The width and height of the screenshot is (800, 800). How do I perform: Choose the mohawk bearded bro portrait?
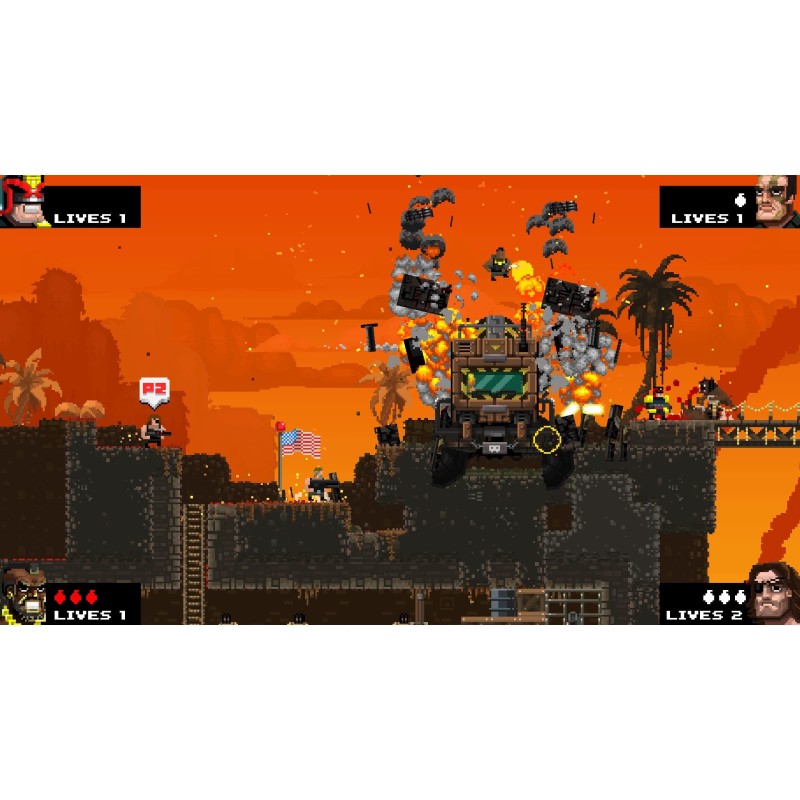coord(21,596)
